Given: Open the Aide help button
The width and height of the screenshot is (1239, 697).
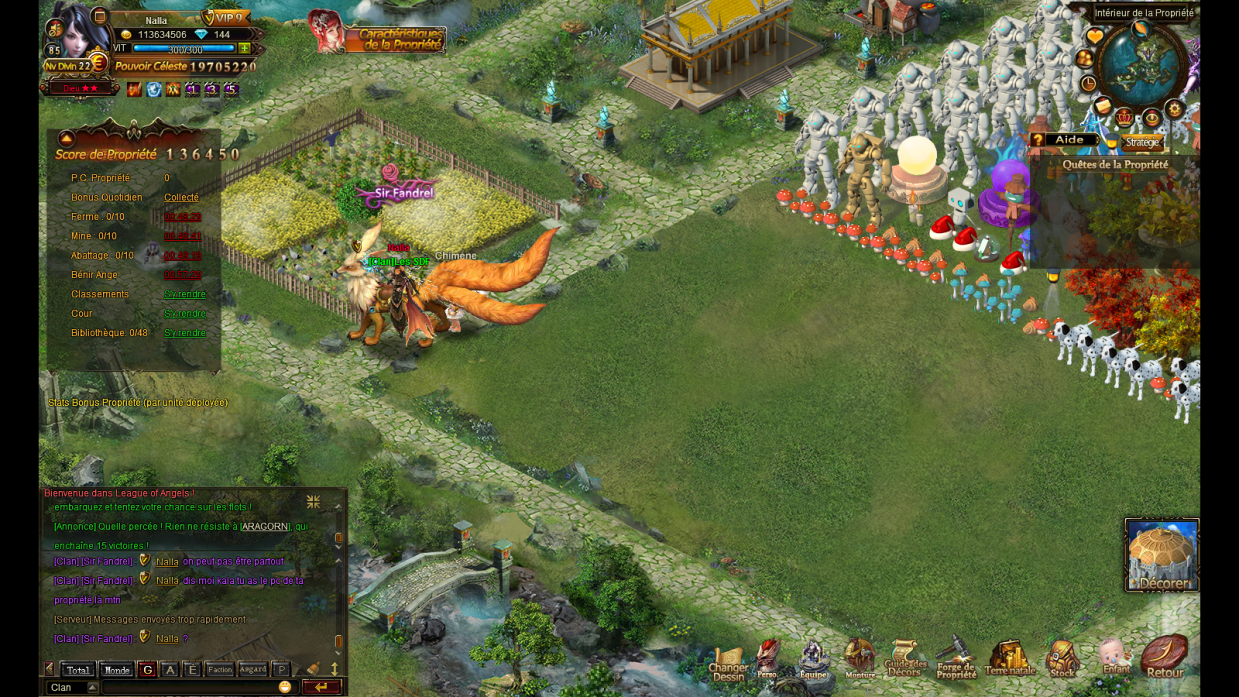Looking at the screenshot, I should click(x=1066, y=140).
